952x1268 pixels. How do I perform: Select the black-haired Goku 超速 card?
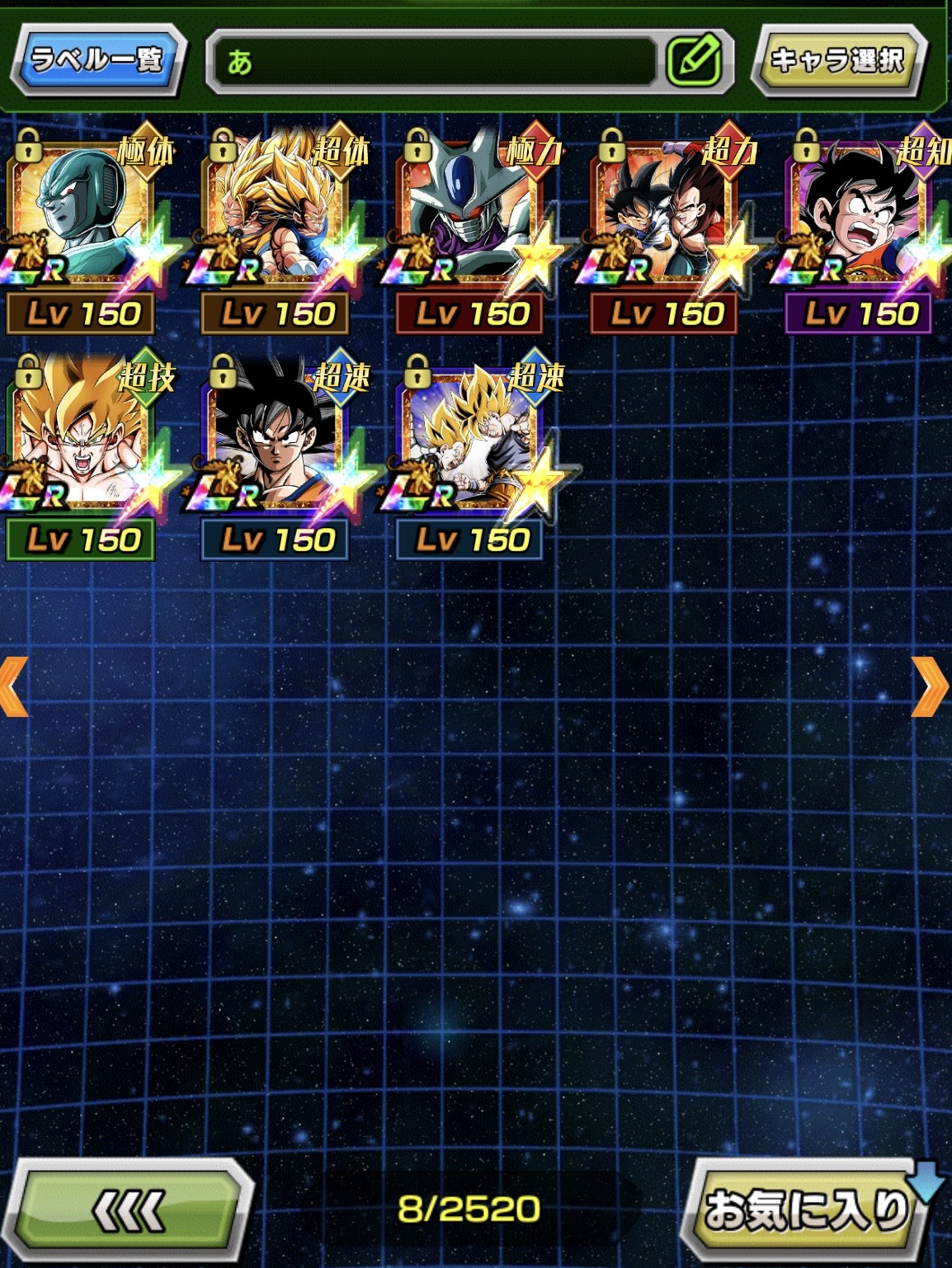pos(277,441)
